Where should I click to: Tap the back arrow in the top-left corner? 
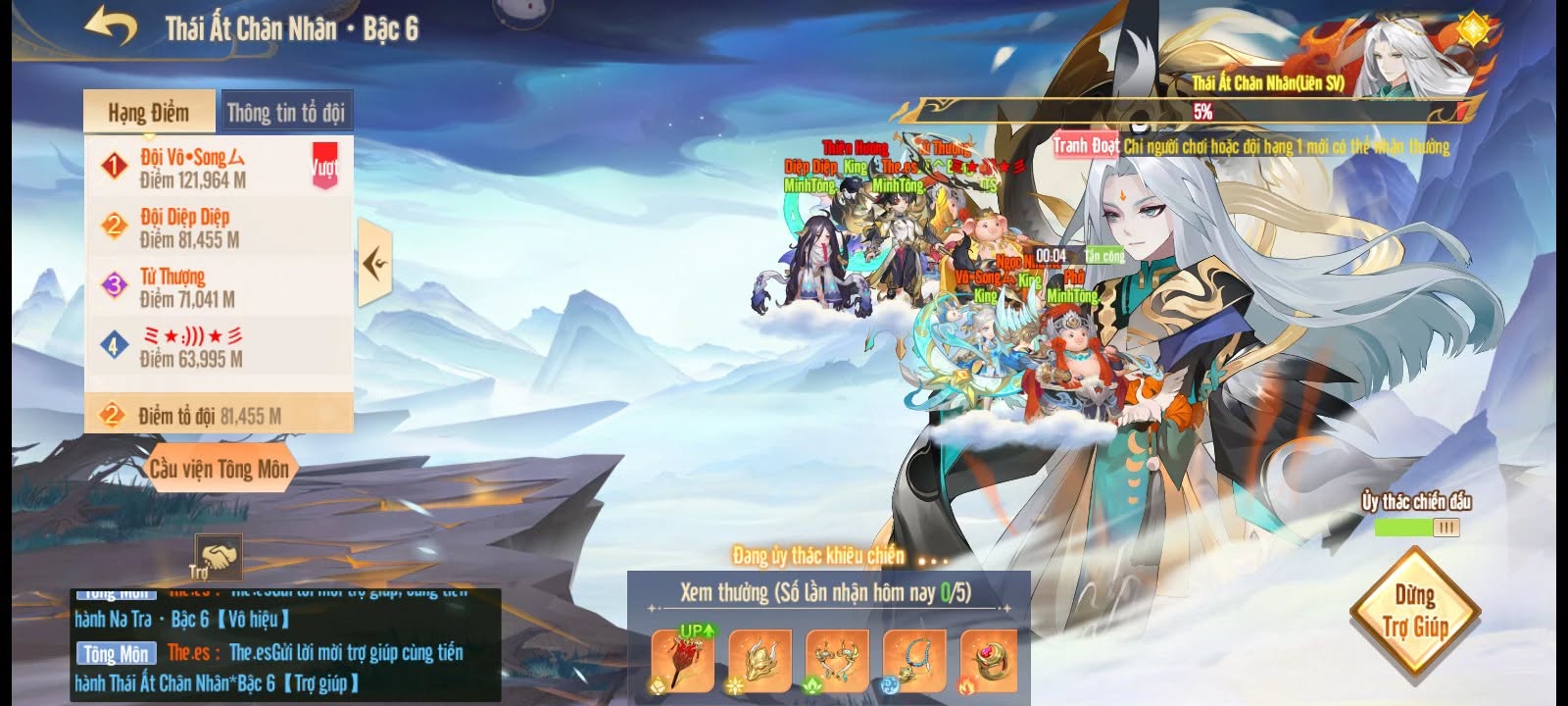(x=110, y=26)
